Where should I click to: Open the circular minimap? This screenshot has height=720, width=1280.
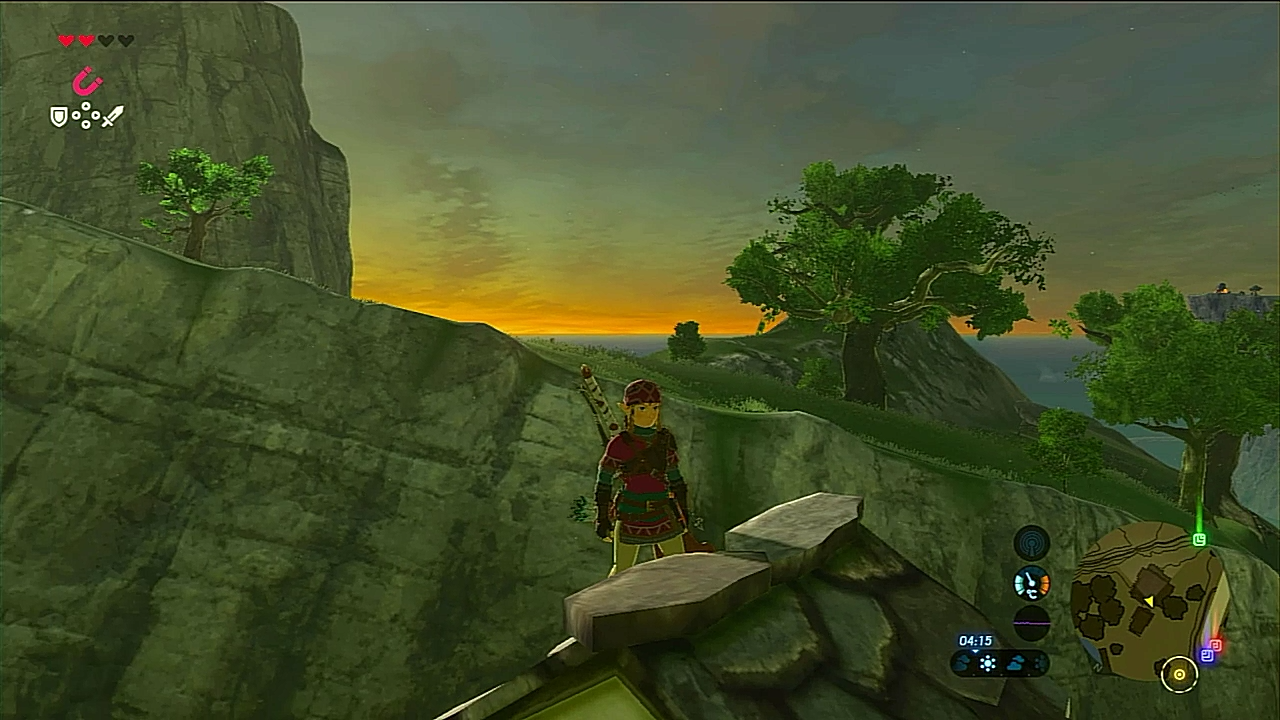pyautogui.click(x=1146, y=600)
